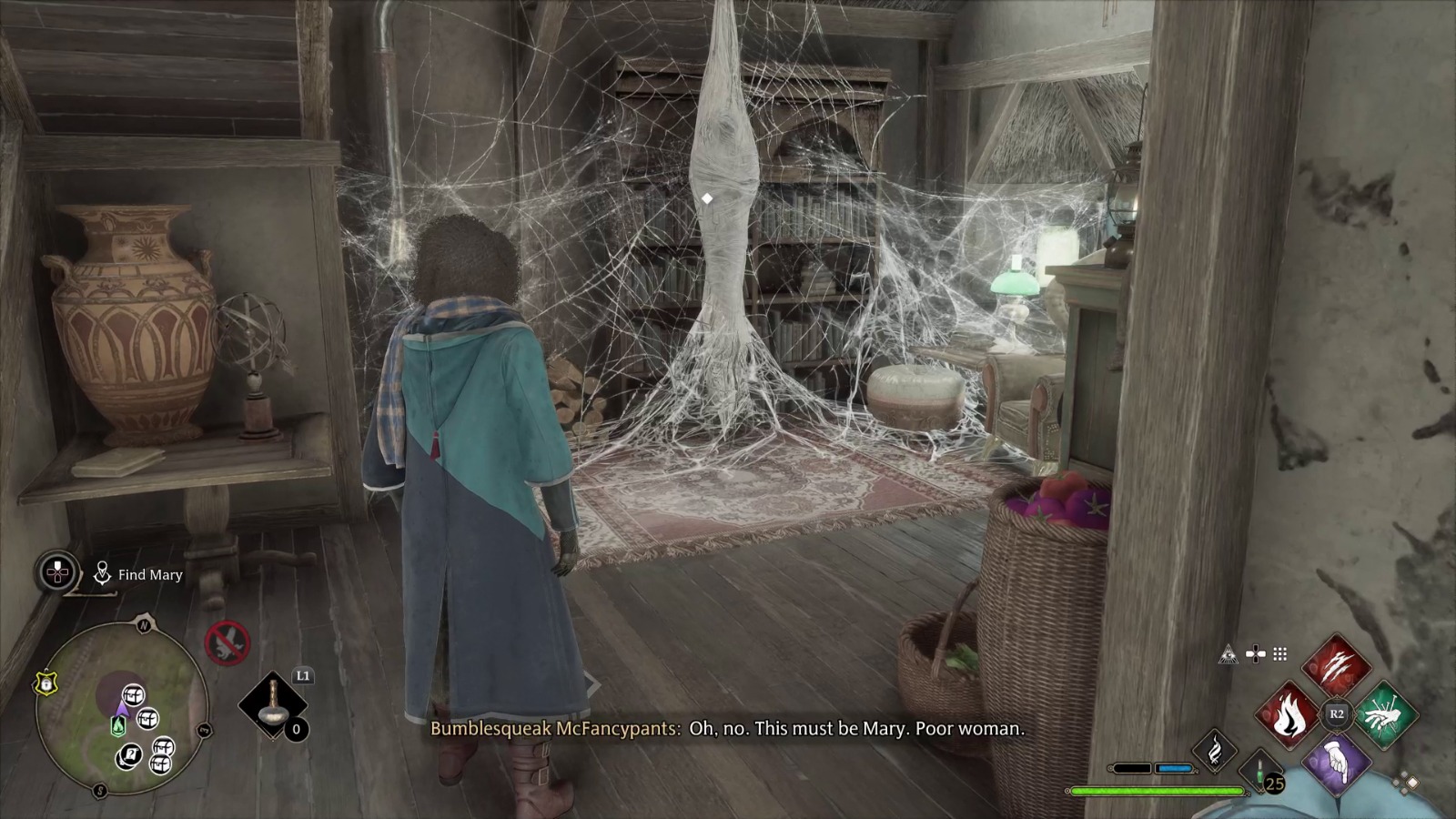The width and height of the screenshot is (1456, 819).
Task: Click the diamond cluster indicator at bottom right
Action: [x=1404, y=783]
